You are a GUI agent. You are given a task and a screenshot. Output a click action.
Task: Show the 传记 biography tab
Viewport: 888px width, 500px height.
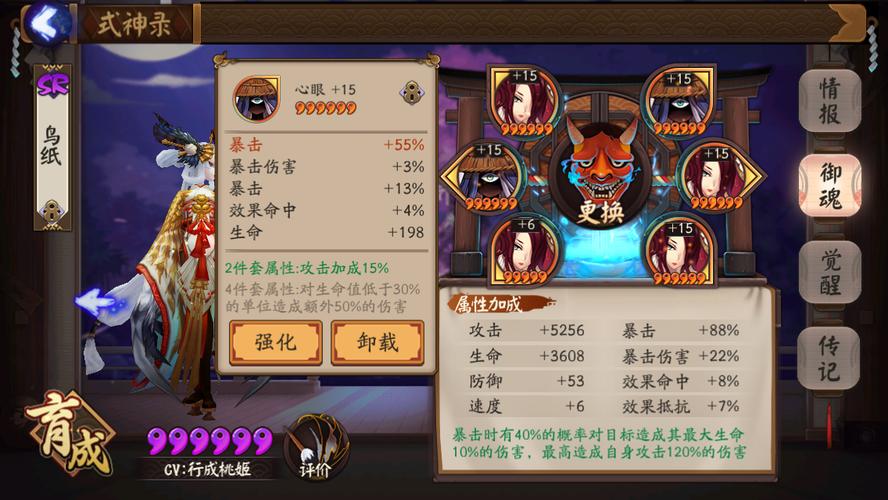pyautogui.click(x=829, y=358)
